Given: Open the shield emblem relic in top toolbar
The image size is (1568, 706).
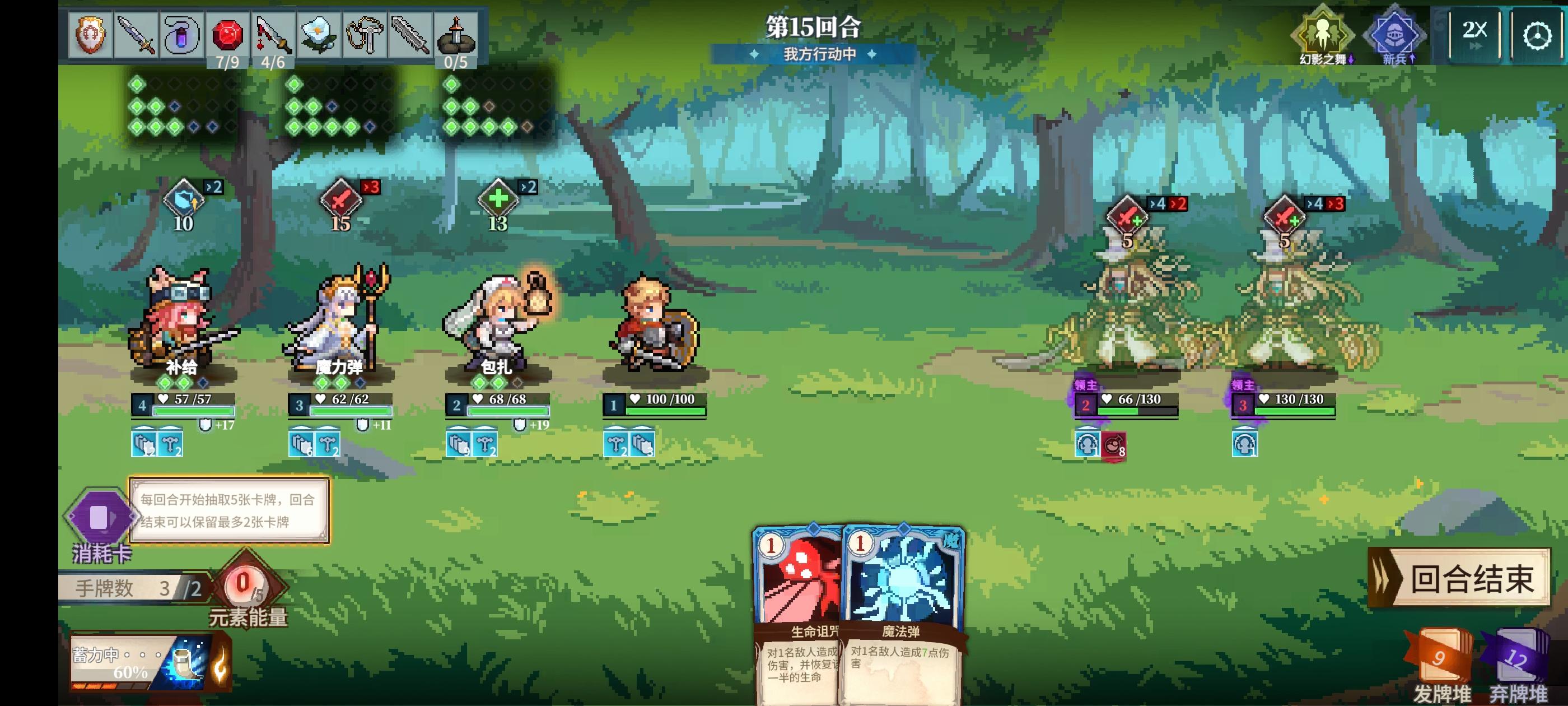Looking at the screenshot, I should click(90, 34).
